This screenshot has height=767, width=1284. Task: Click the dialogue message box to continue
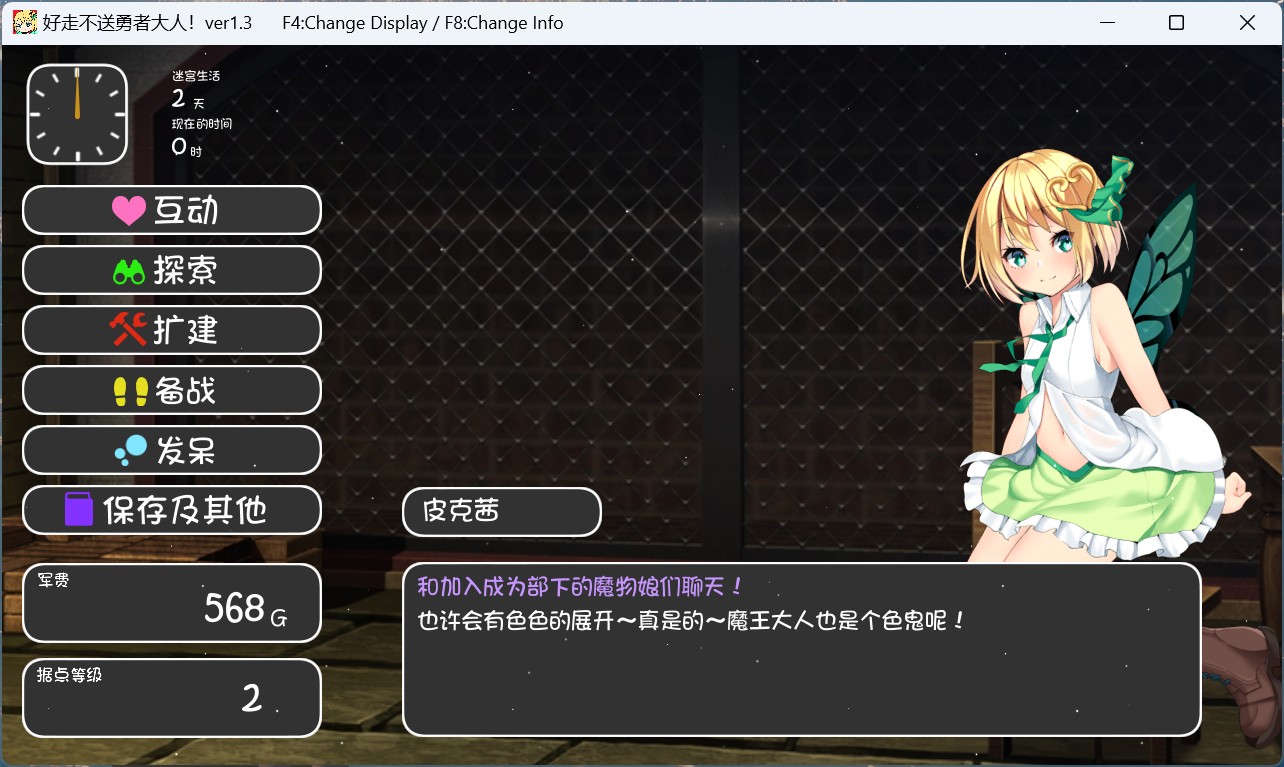point(800,649)
